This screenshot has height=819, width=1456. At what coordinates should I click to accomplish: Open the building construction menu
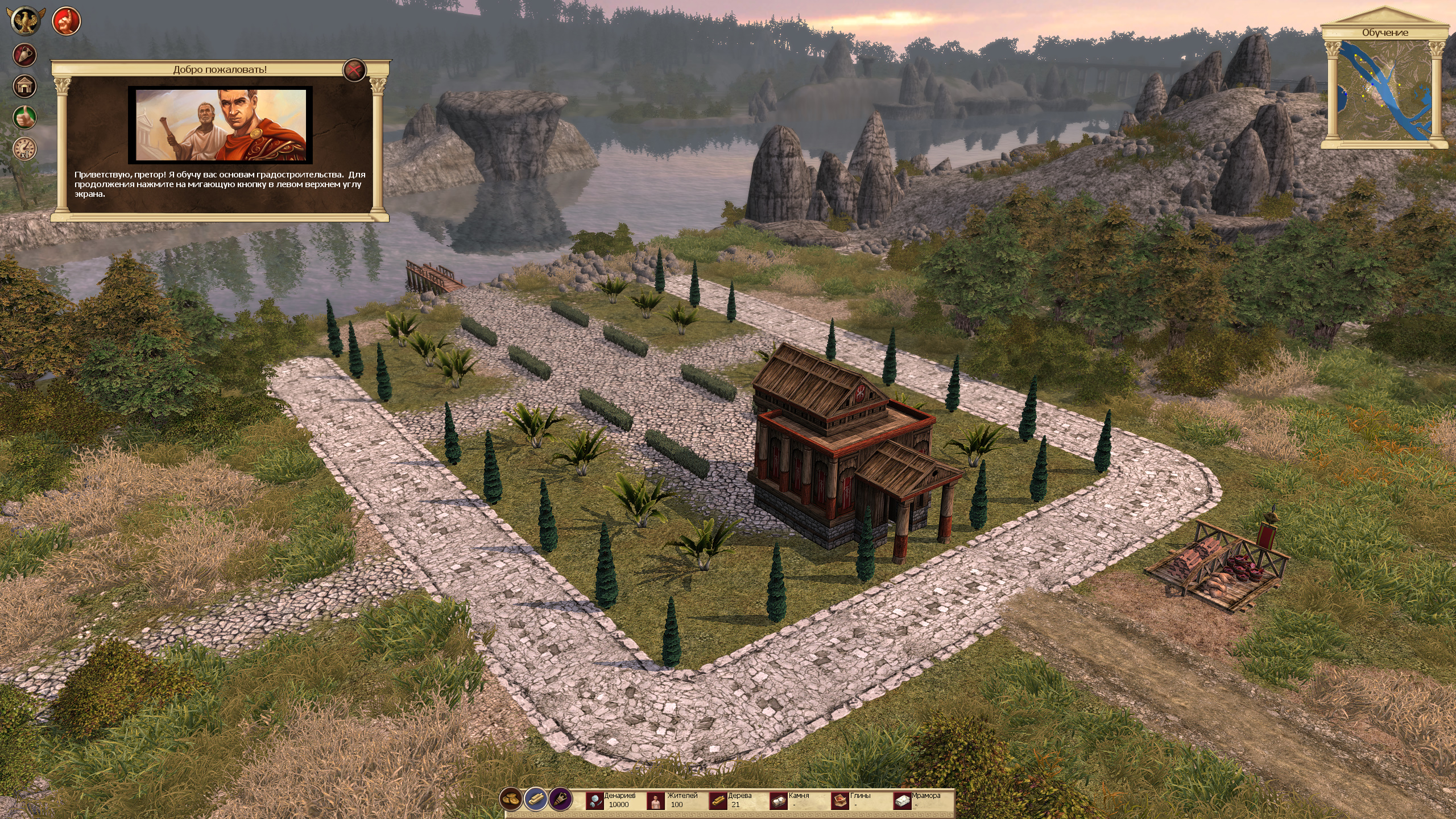click(25, 86)
